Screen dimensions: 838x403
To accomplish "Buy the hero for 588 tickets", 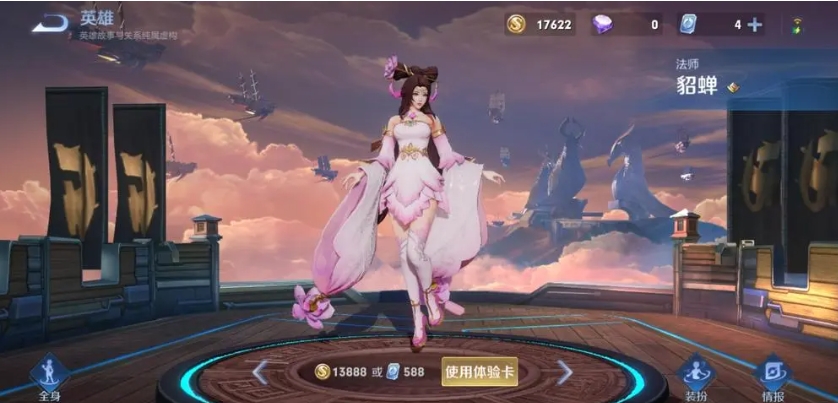I will tap(403, 373).
